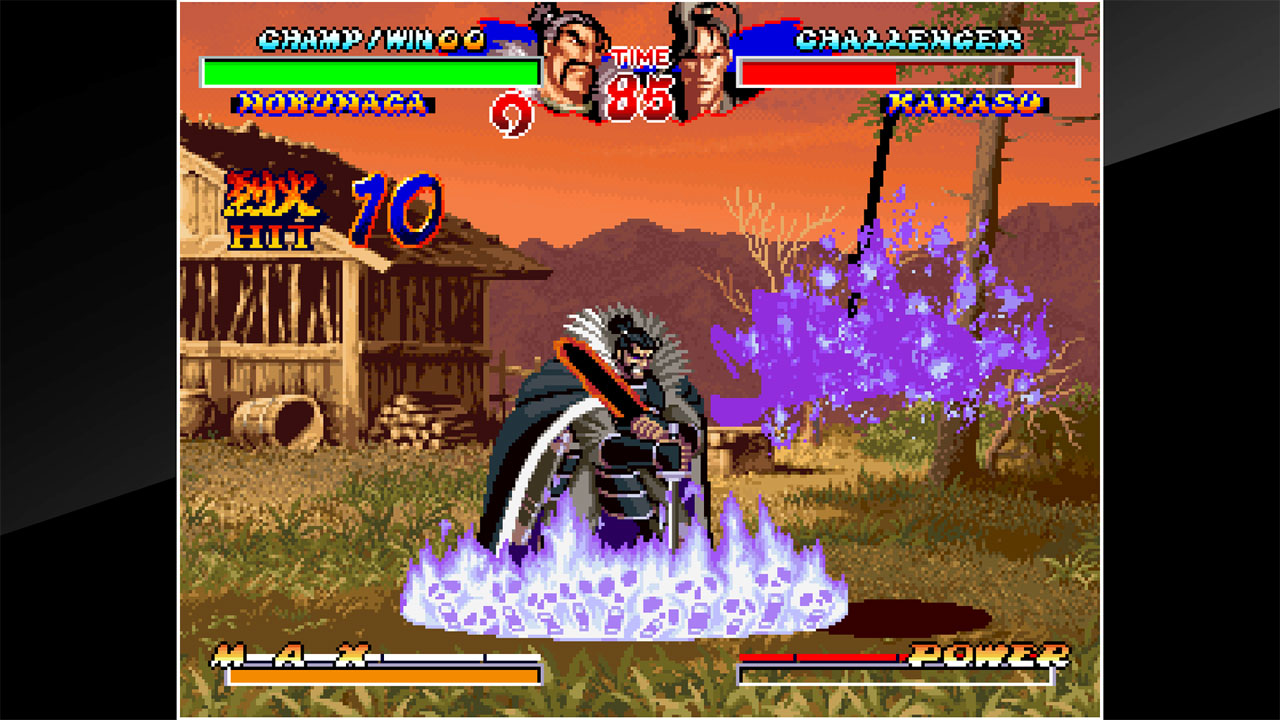The image size is (1280, 720).
Task: Click the blue flame aura around Nobunaga
Action: [x=620, y=580]
